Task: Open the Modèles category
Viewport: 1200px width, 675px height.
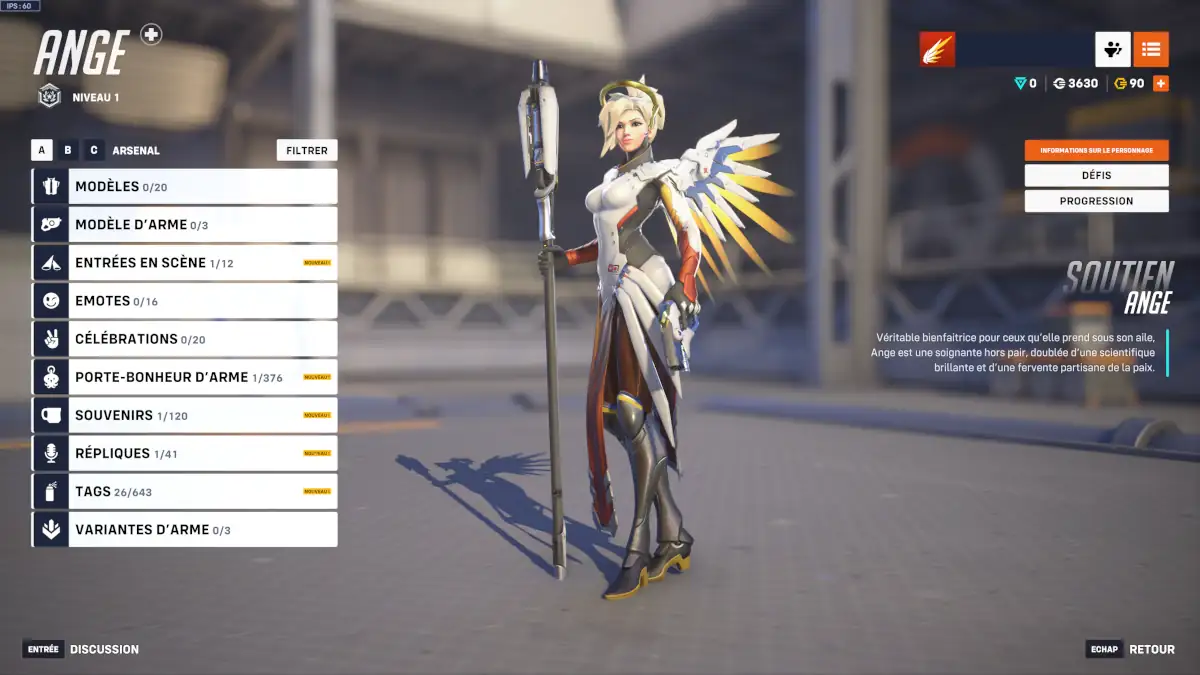Action: [185, 186]
